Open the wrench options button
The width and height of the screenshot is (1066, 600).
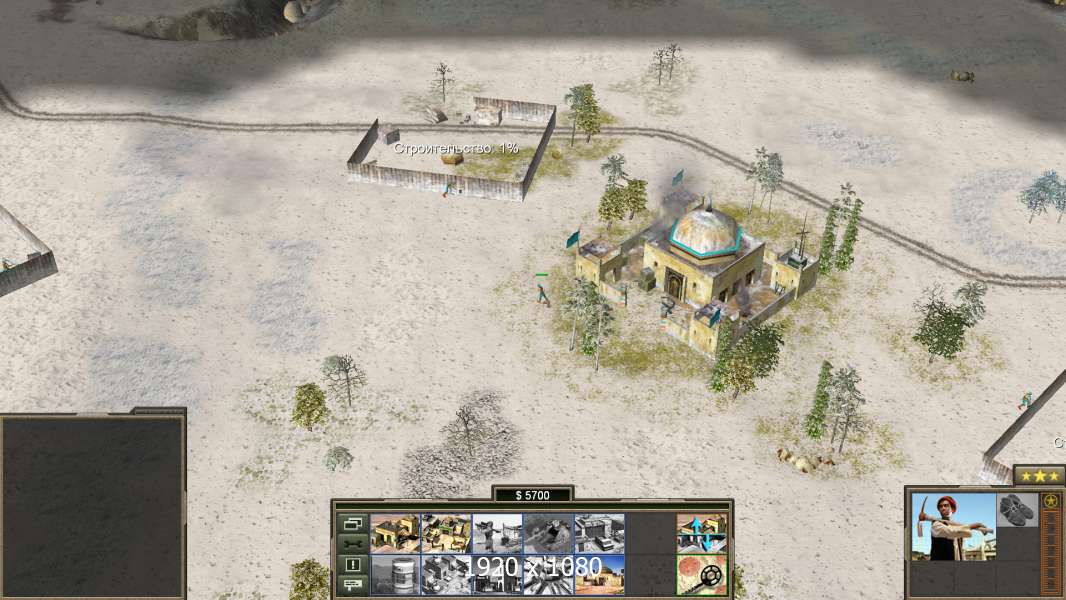353,544
